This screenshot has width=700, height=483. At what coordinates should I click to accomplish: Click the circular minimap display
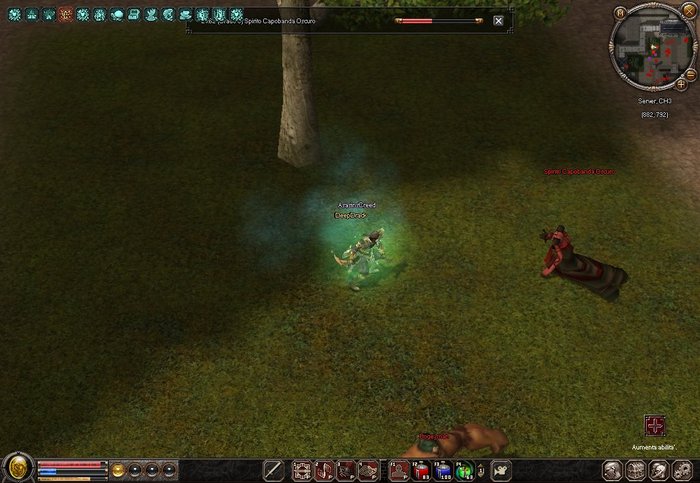652,46
